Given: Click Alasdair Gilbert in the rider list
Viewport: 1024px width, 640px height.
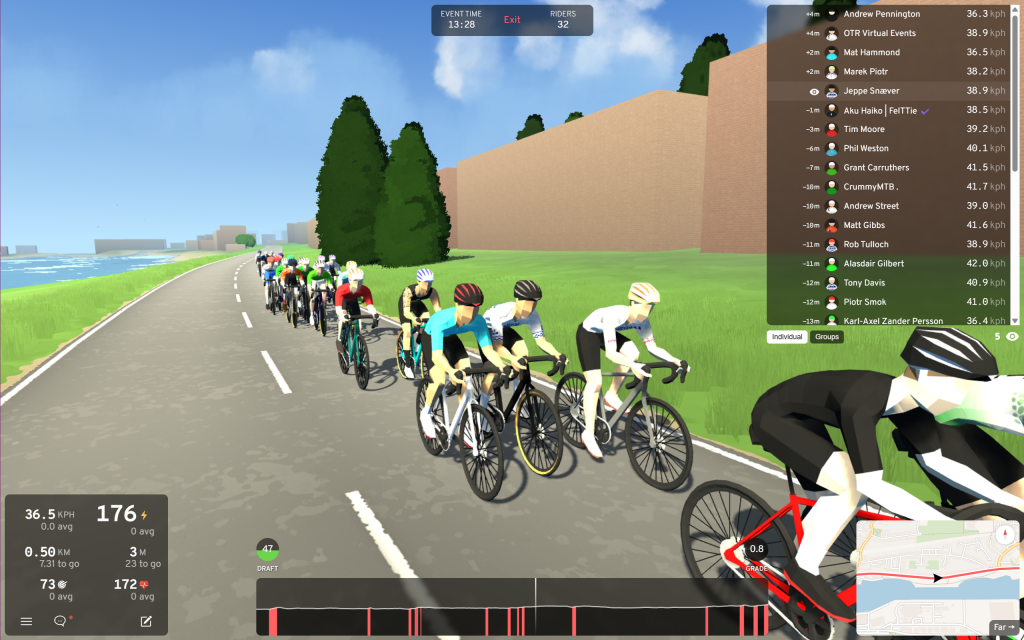Looking at the screenshot, I should point(873,263).
